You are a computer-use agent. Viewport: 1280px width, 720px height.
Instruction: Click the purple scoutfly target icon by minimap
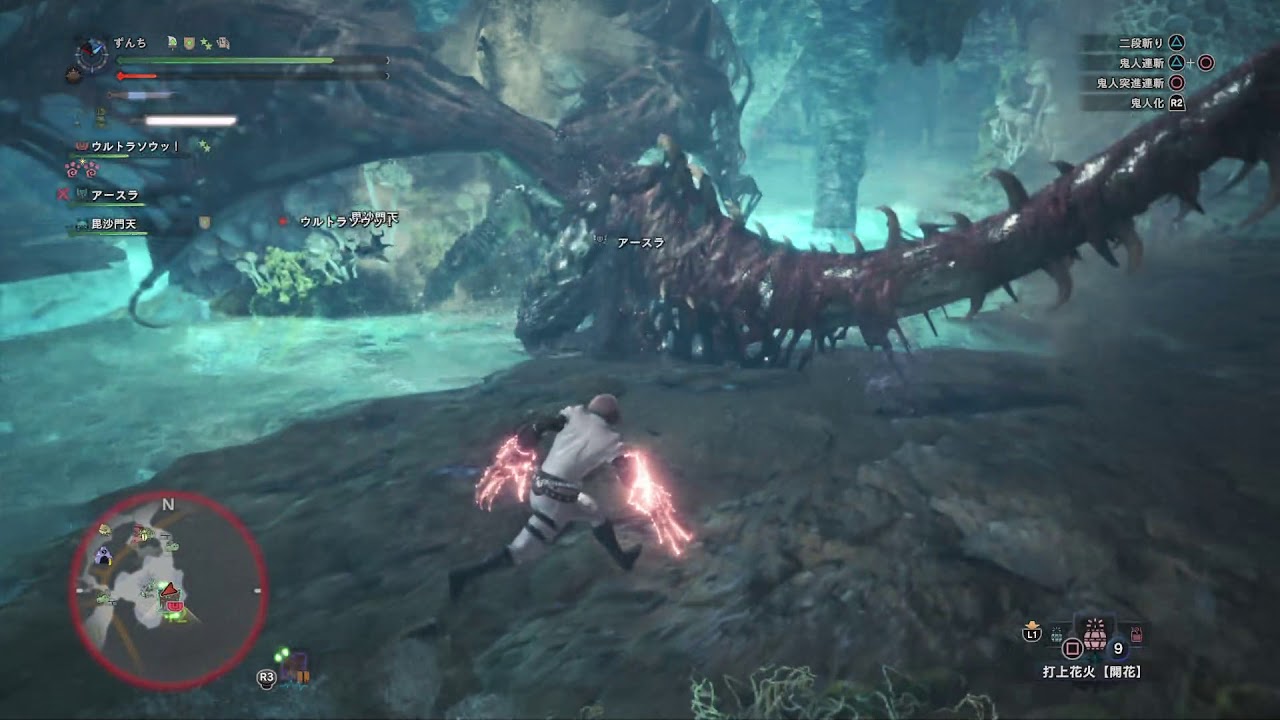[296, 666]
